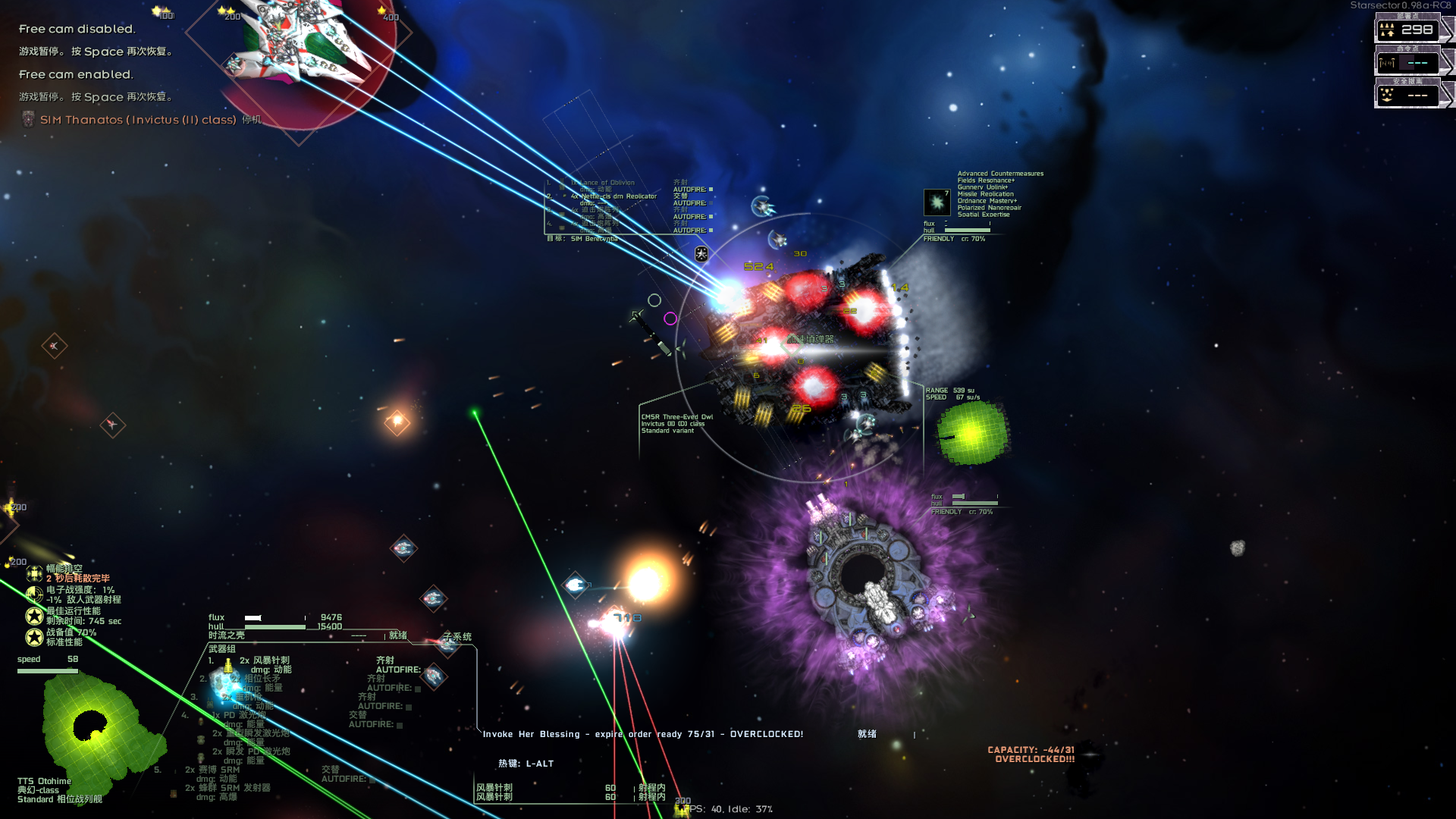Click the 战备值 combat readiness status icon
The width and height of the screenshot is (1456, 819).
pyautogui.click(x=34, y=637)
